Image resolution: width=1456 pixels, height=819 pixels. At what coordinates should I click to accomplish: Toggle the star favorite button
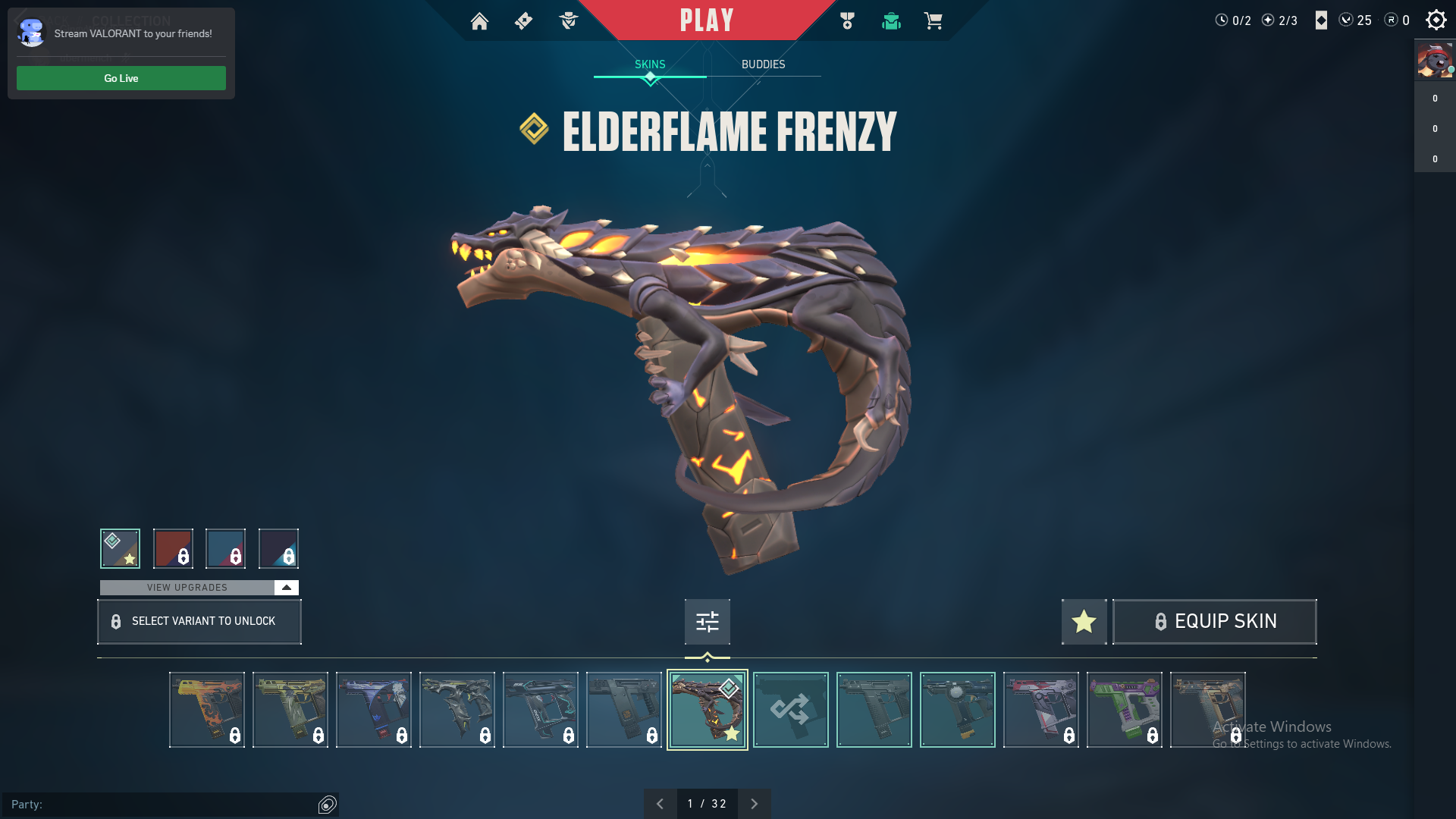pyautogui.click(x=1084, y=622)
